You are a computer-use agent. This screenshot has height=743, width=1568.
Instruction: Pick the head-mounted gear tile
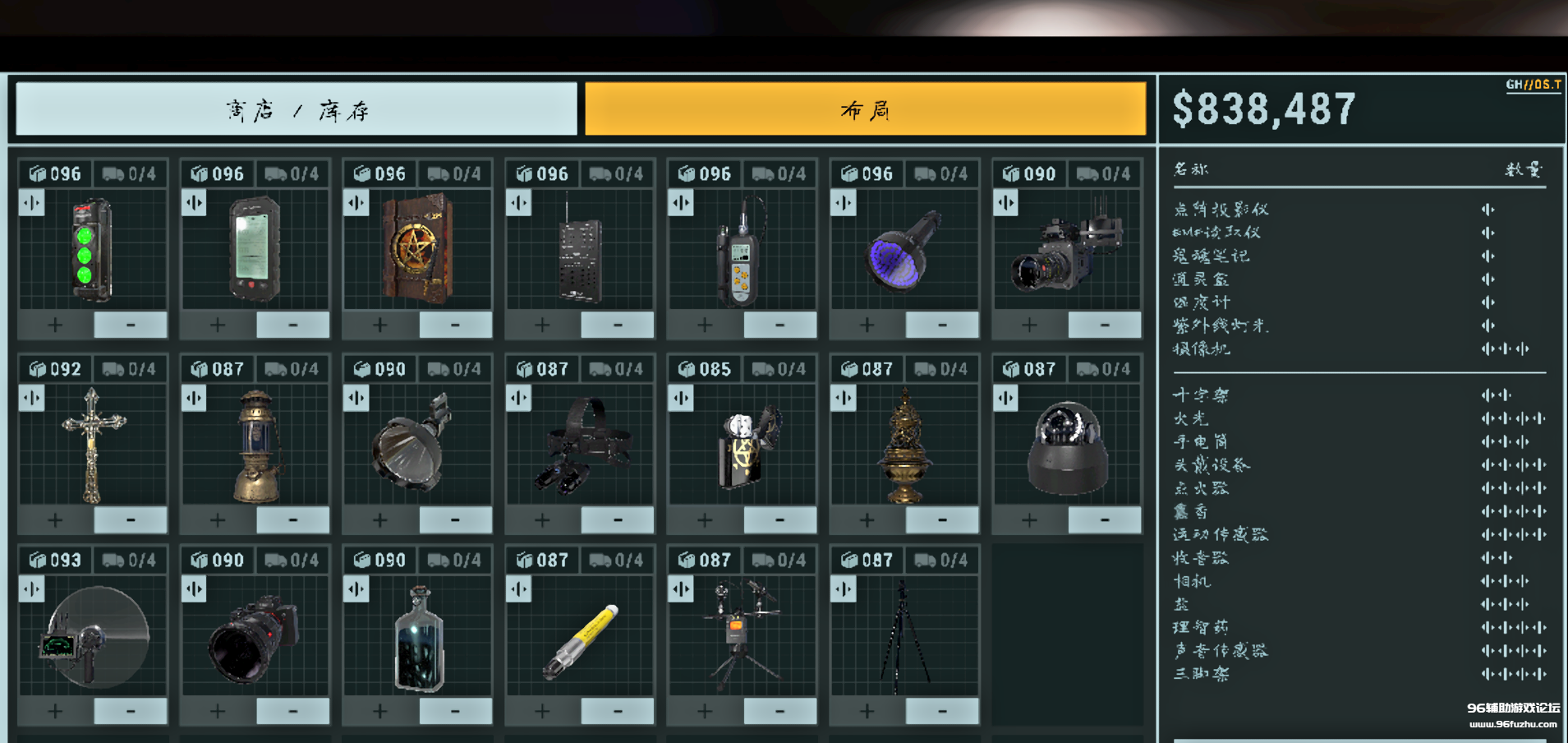(x=580, y=444)
